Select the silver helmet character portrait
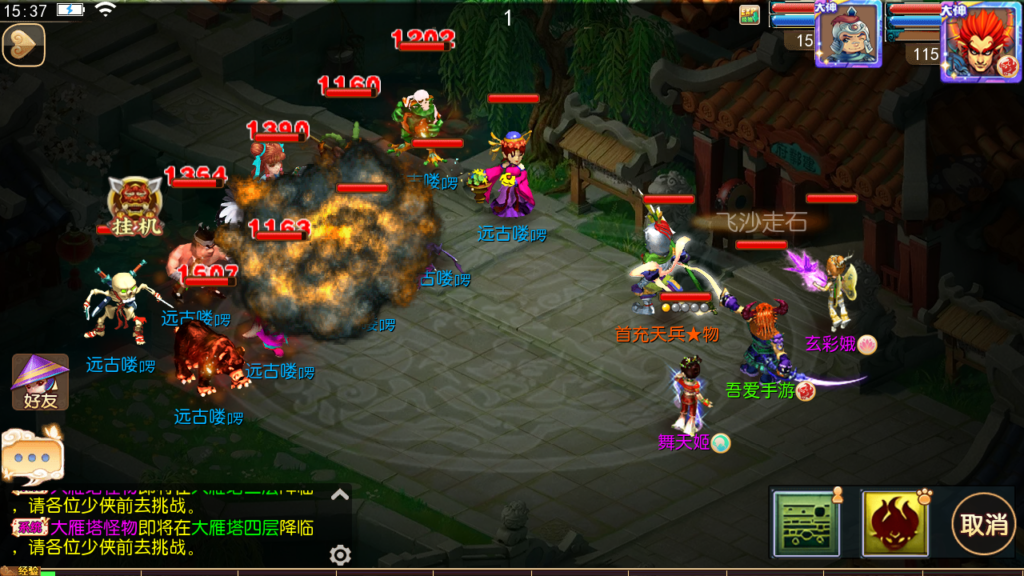Image resolution: width=1024 pixels, height=576 pixels. pyautogui.click(x=847, y=34)
